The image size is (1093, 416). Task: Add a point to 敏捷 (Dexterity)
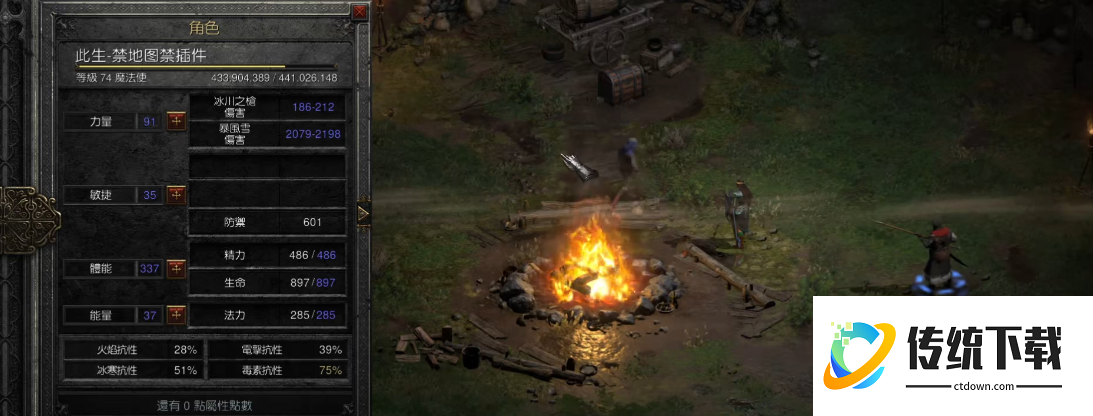pyautogui.click(x=176, y=194)
